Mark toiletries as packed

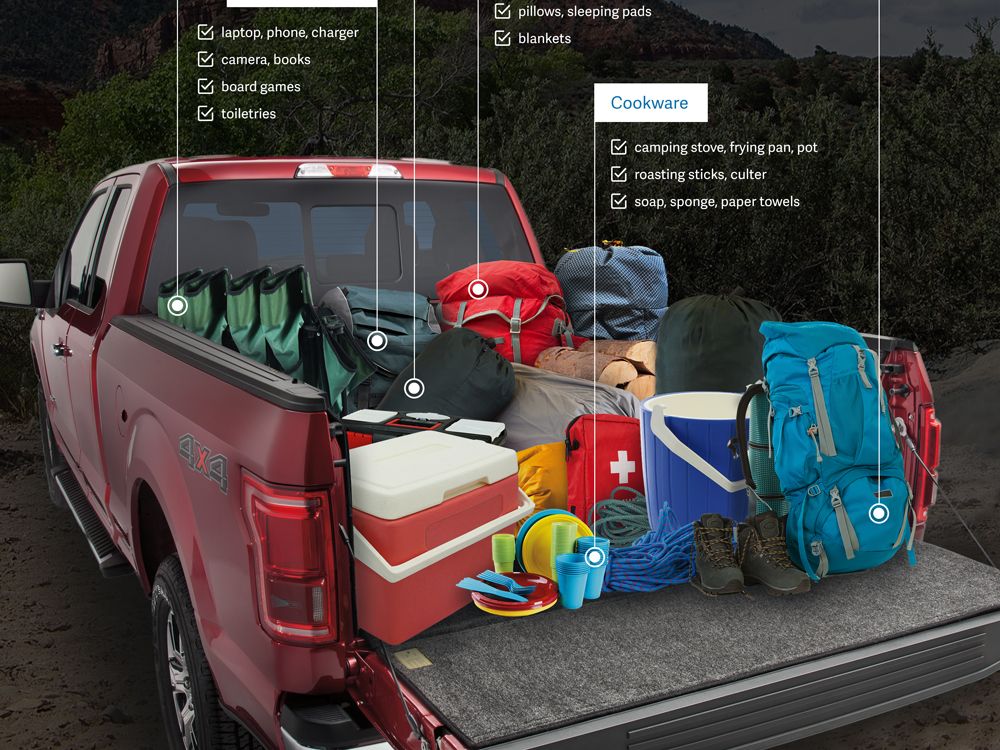(206, 114)
